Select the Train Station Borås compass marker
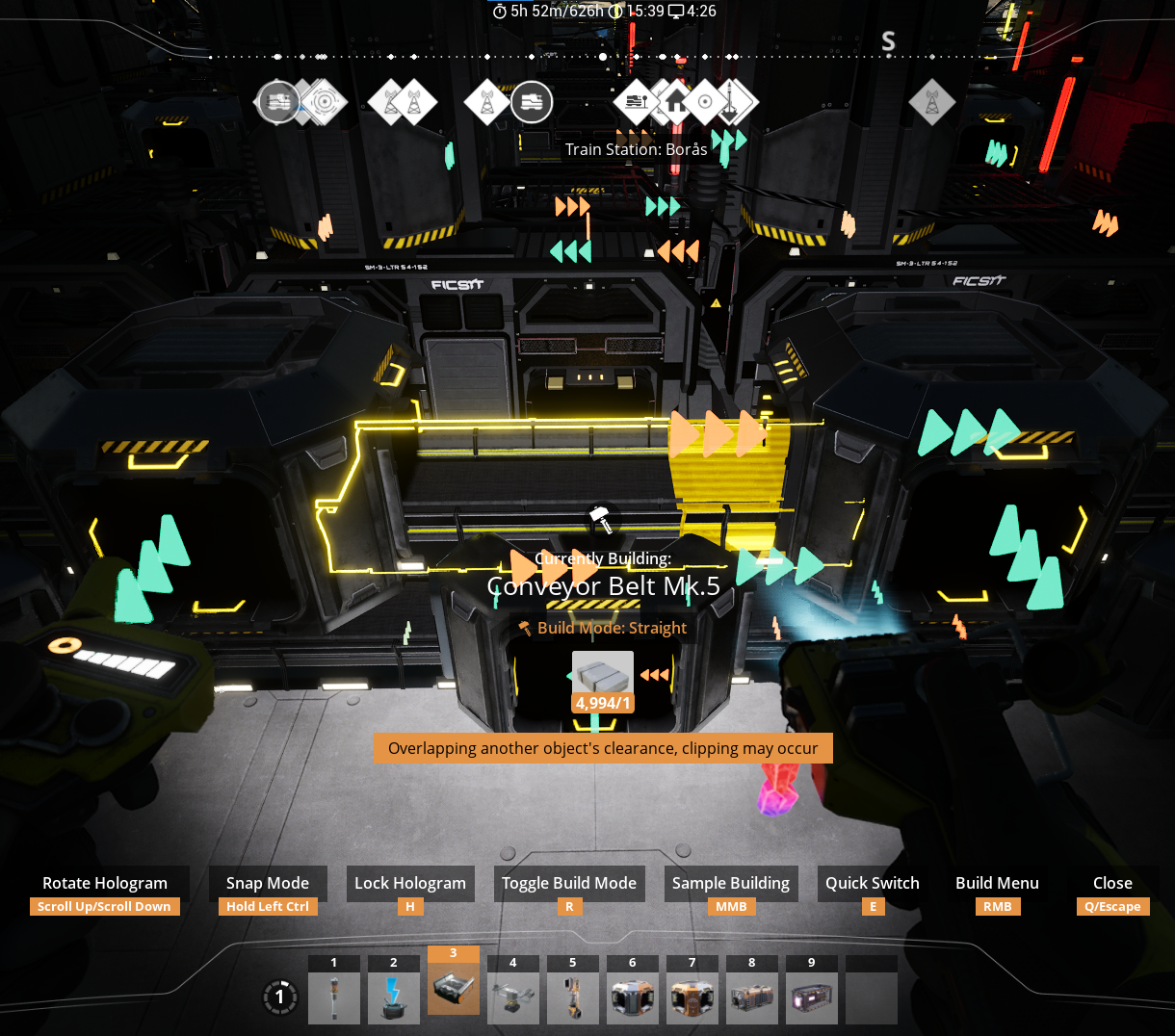The width and height of the screenshot is (1175, 1036). click(636, 102)
